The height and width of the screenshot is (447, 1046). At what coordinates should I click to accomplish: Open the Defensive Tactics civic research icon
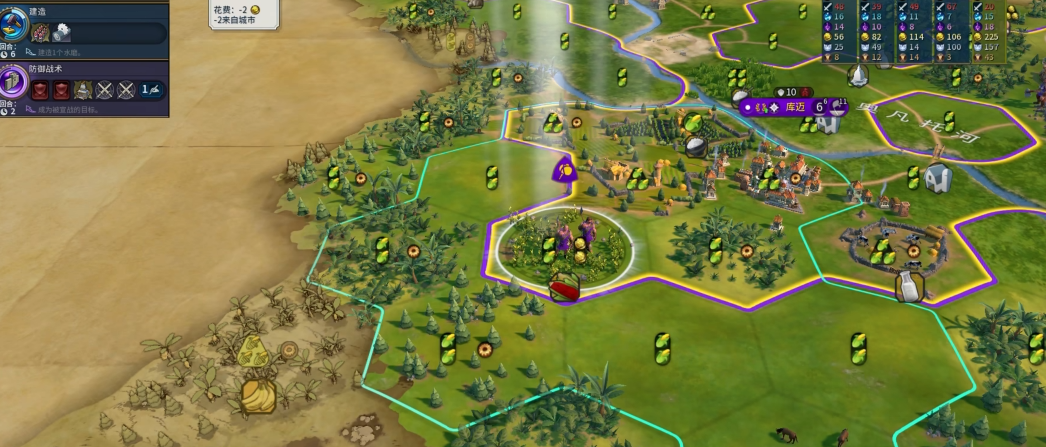pyautogui.click(x=13, y=84)
